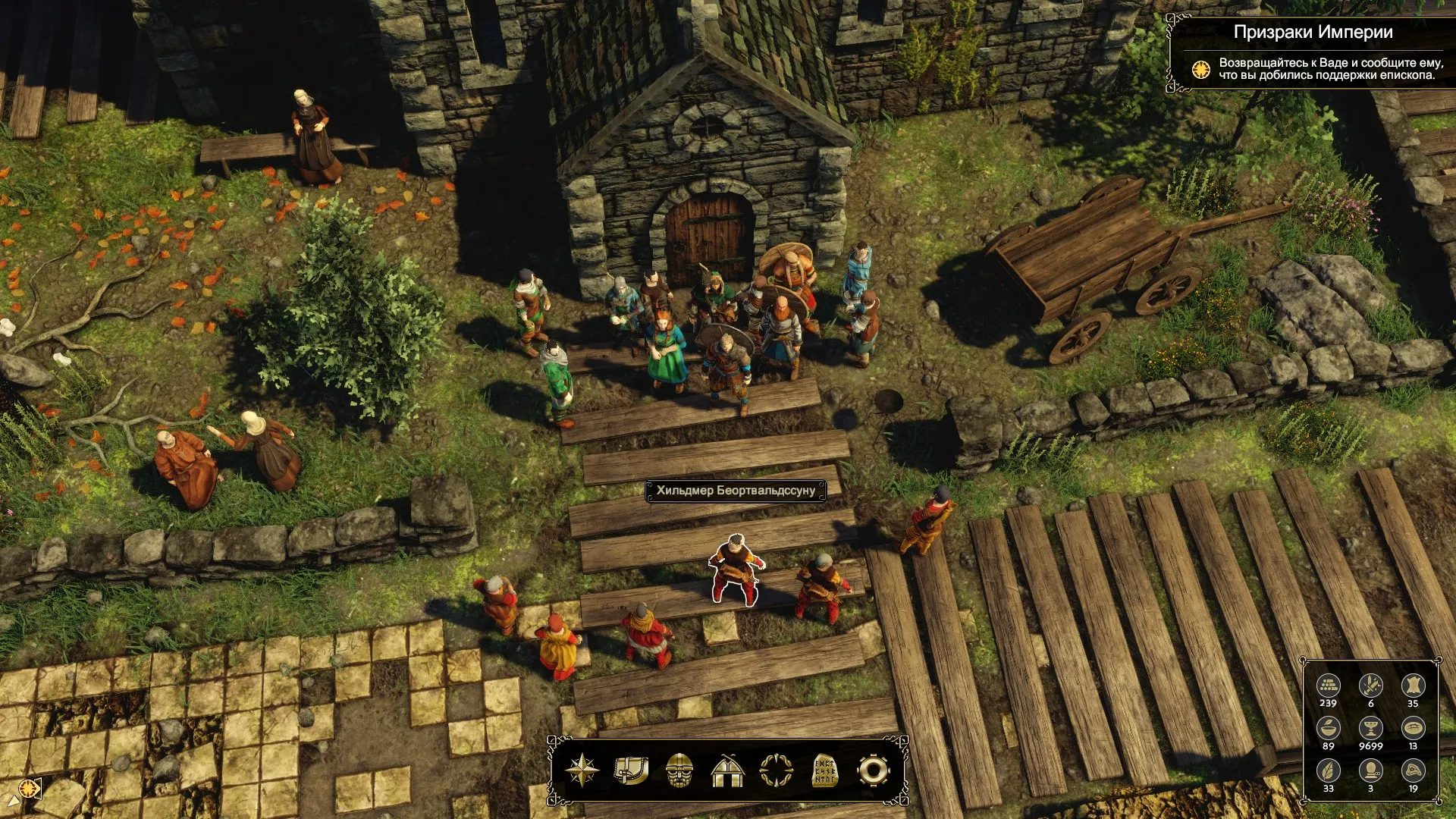
Task: Open the map with the compass star icon
Action: (x=582, y=770)
